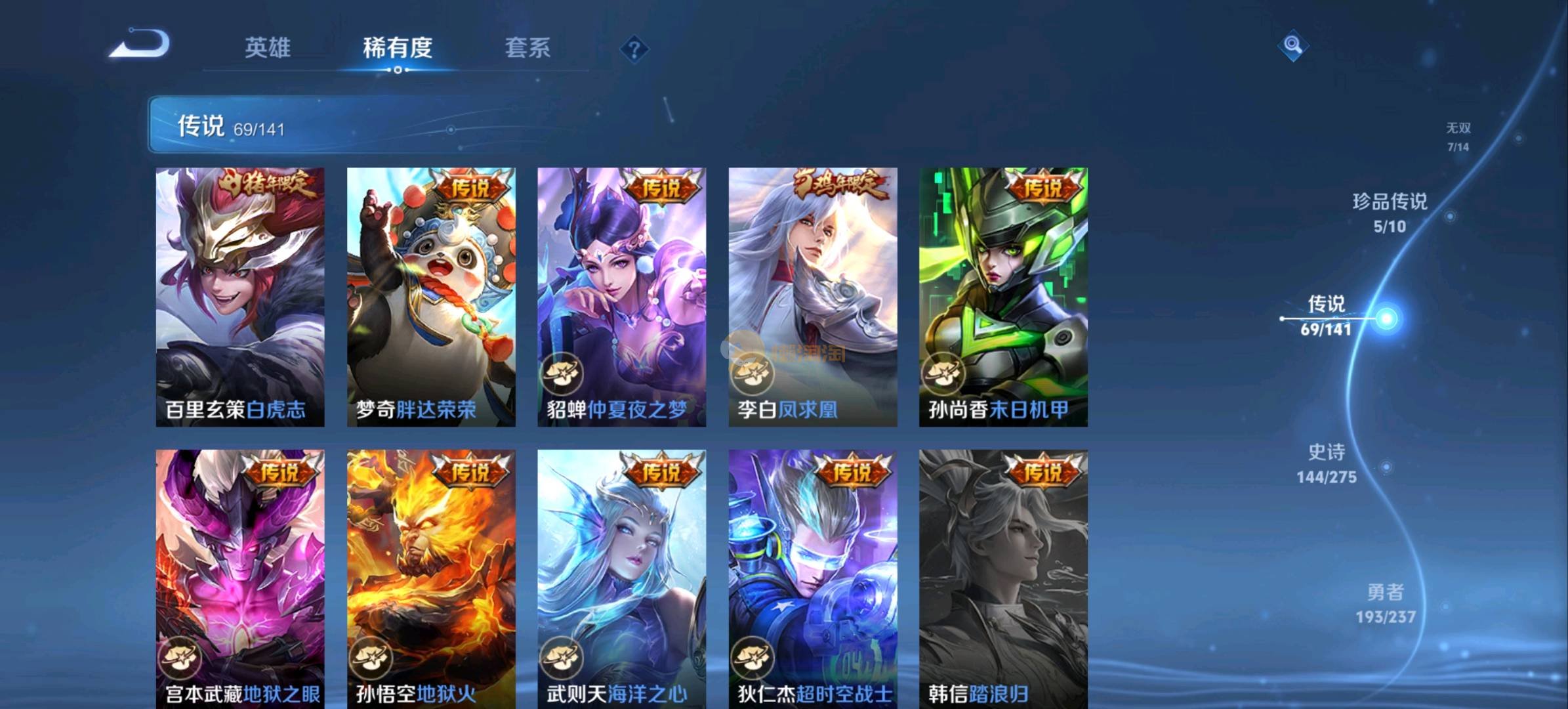Jump to 珍品传说 rarity section
The height and width of the screenshot is (709, 1568).
coord(1390,213)
